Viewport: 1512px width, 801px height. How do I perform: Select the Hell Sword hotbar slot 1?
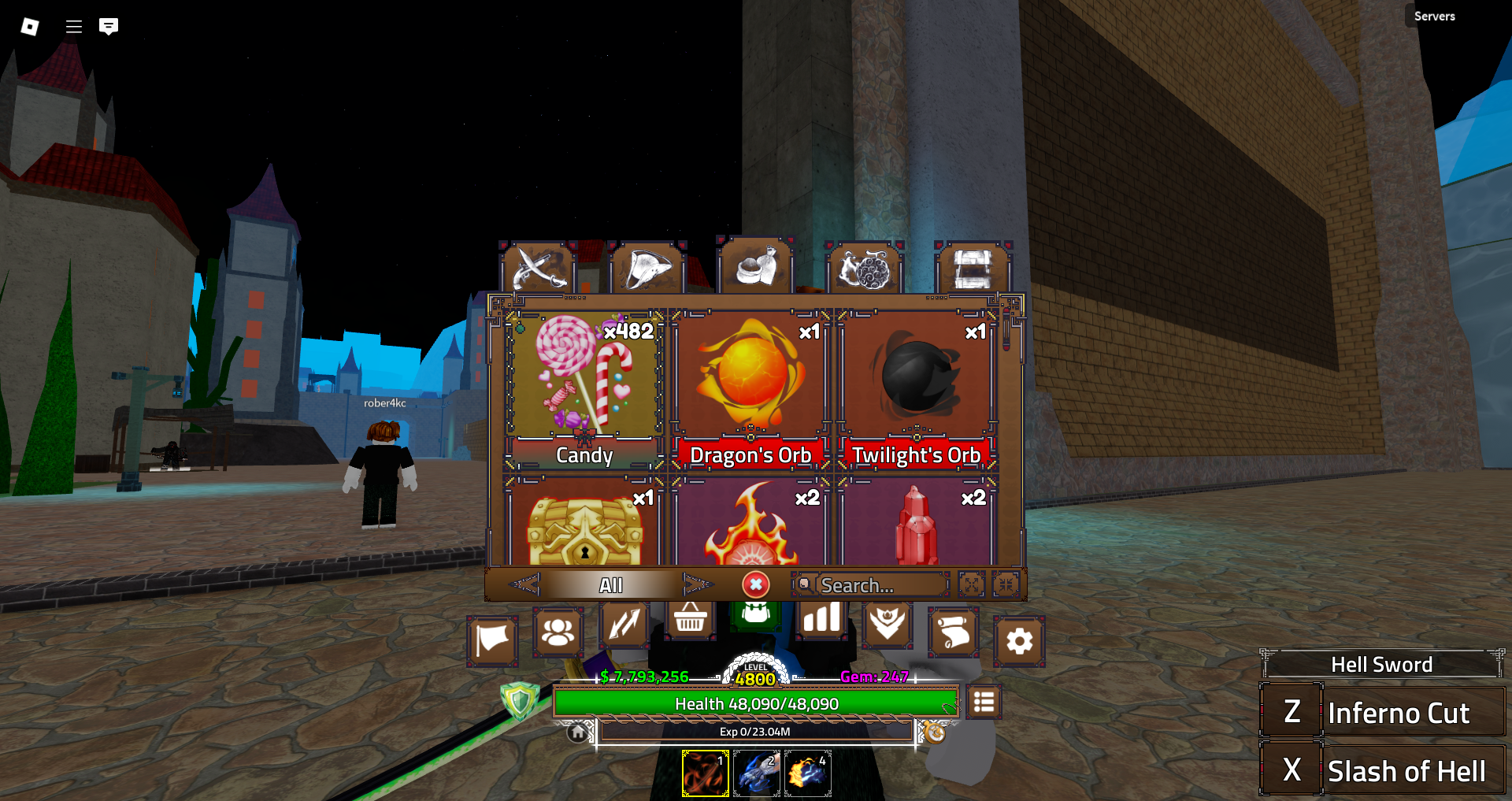pos(705,773)
